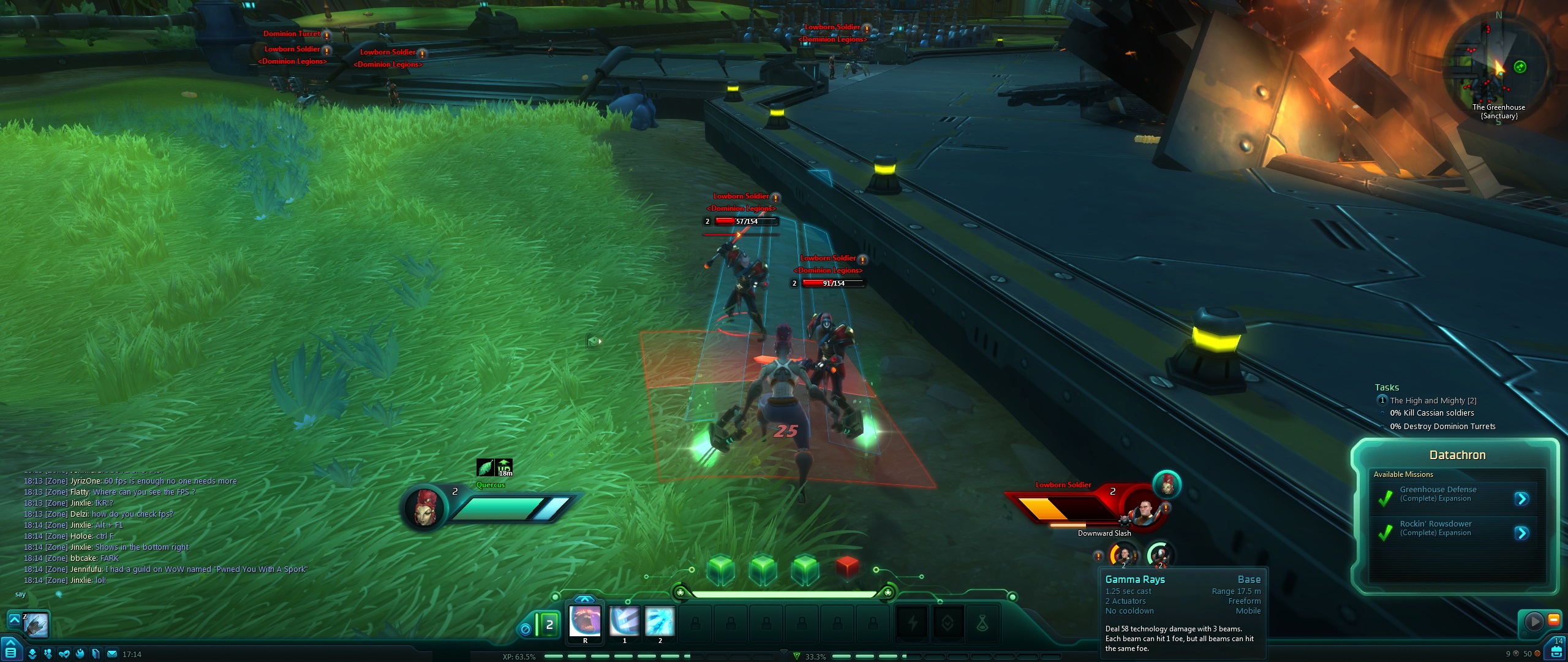
Task: Open the mail envelope icon
Action: [x=112, y=654]
